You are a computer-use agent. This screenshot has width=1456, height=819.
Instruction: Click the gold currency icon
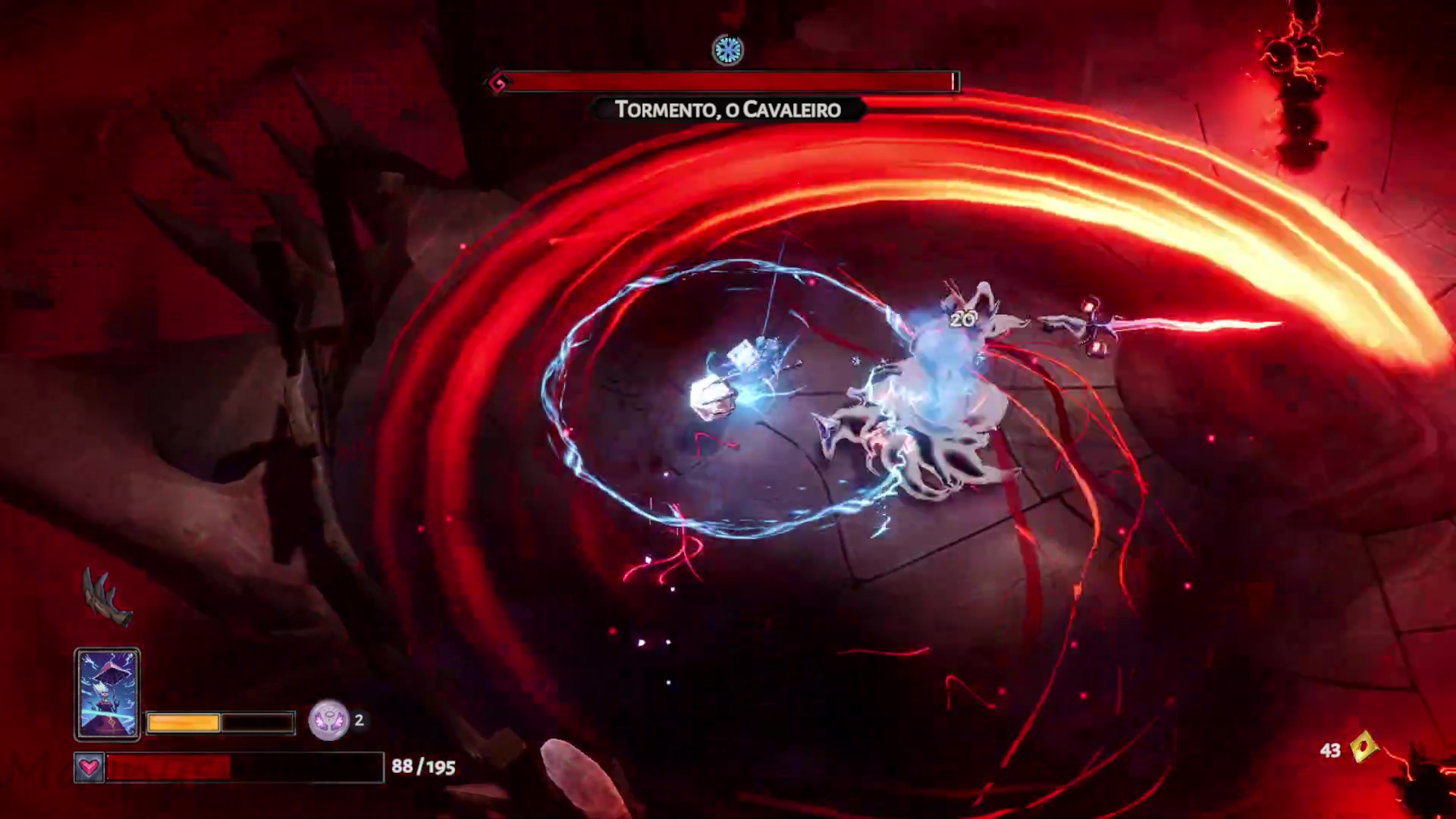pyautogui.click(x=1364, y=748)
